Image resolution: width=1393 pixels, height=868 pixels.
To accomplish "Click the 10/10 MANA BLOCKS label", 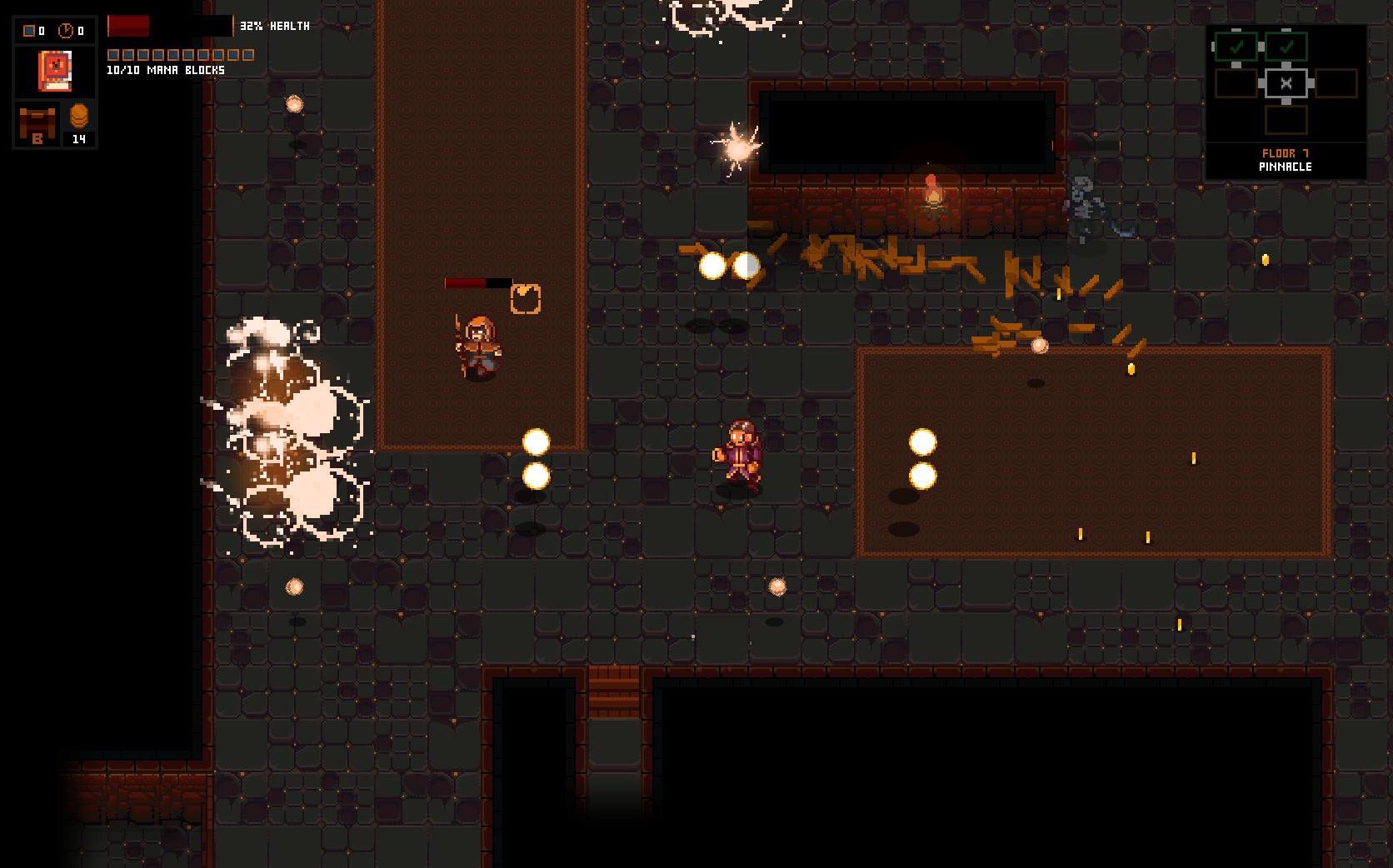I will pyautogui.click(x=164, y=71).
